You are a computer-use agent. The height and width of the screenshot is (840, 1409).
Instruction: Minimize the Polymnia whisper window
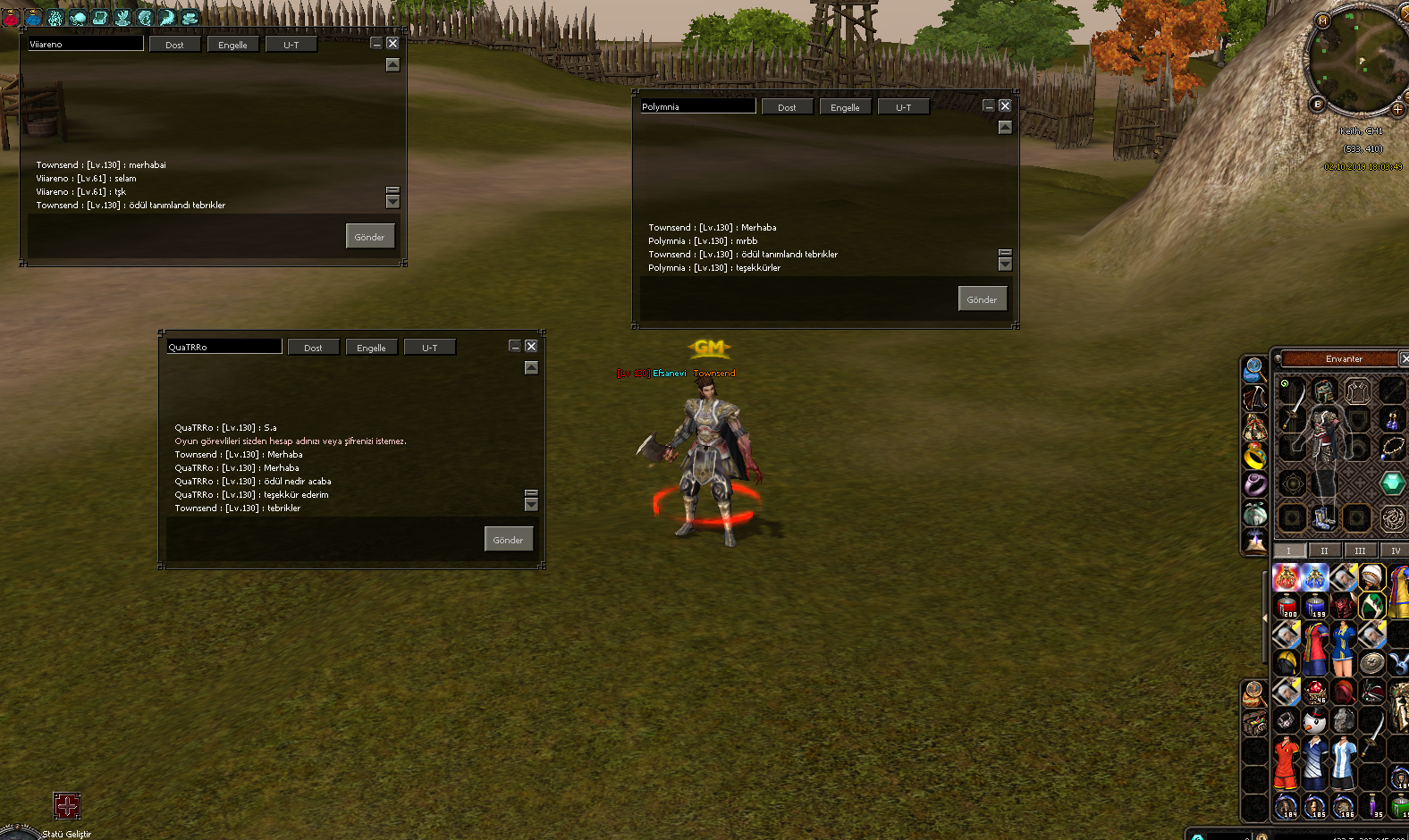989,105
